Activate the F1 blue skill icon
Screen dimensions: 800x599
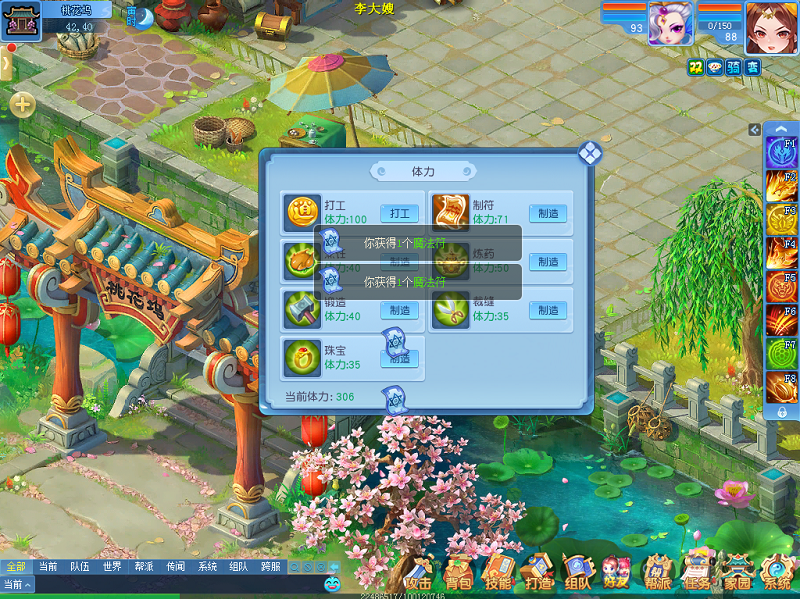click(x=780, y=153)
